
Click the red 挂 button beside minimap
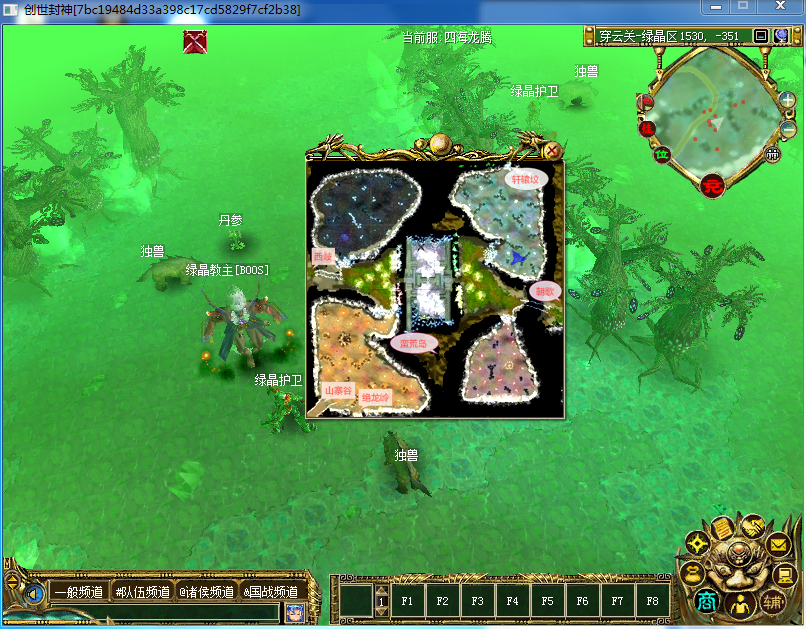coord(647,128)
